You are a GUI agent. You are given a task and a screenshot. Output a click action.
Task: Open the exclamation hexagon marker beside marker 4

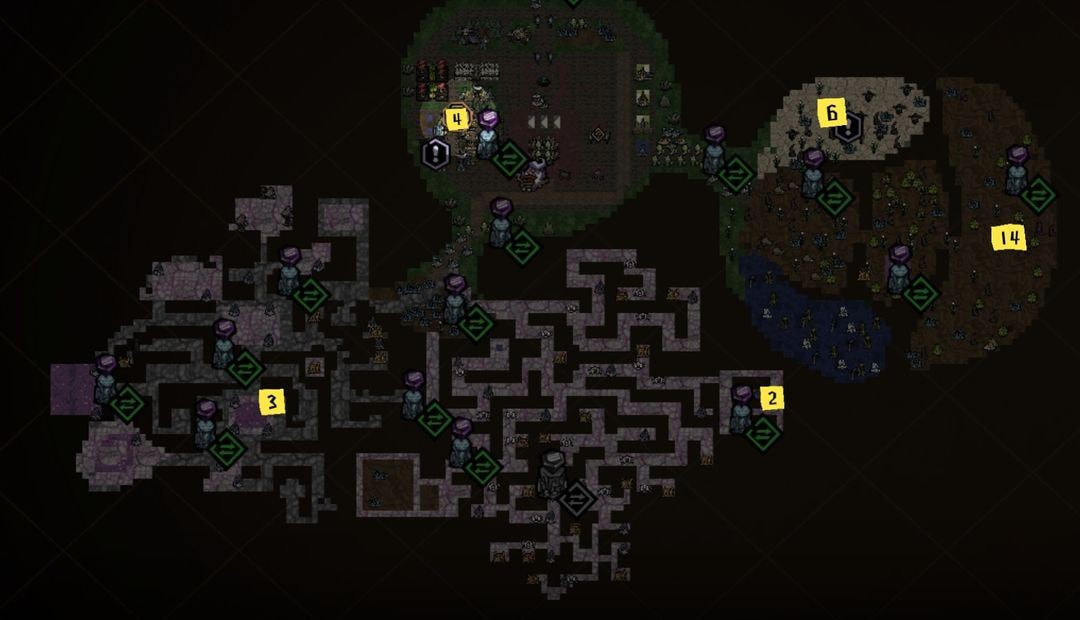tap(436, 153)
